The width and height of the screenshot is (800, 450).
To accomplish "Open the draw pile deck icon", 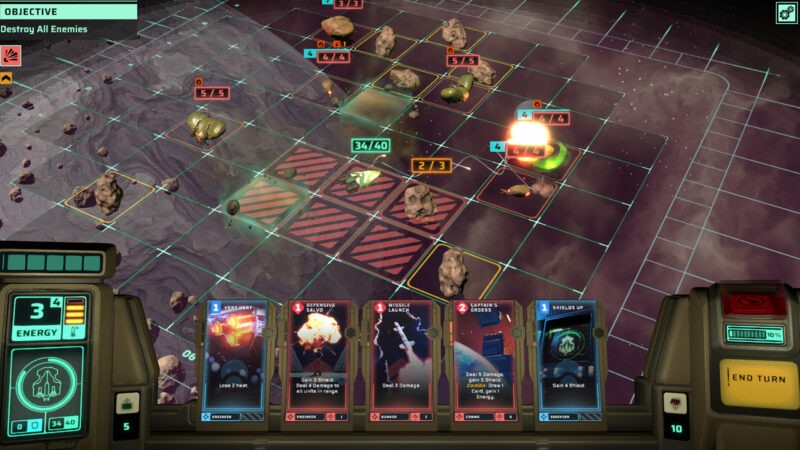I will [x=126, y=403].
